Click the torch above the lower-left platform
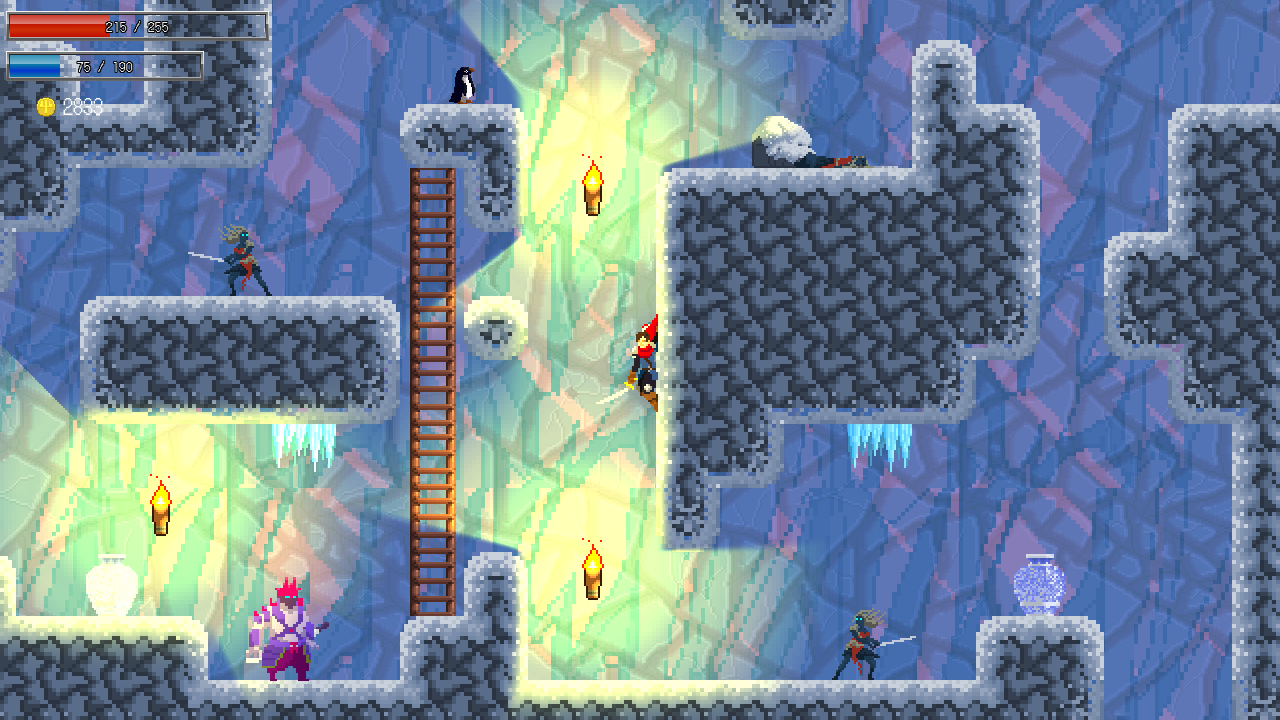 (160, 505)
